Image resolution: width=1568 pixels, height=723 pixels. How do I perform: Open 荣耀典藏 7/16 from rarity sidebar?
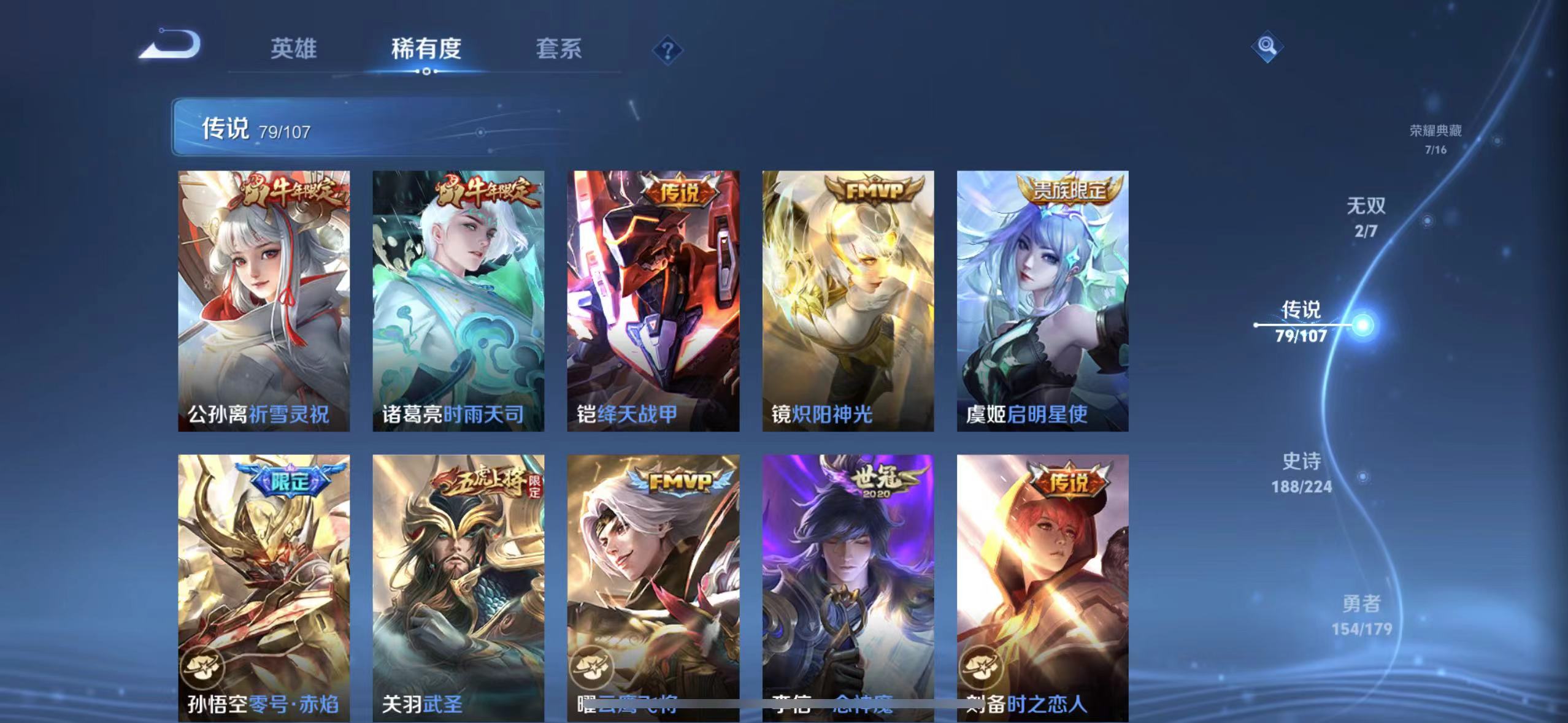[1435, 138]
